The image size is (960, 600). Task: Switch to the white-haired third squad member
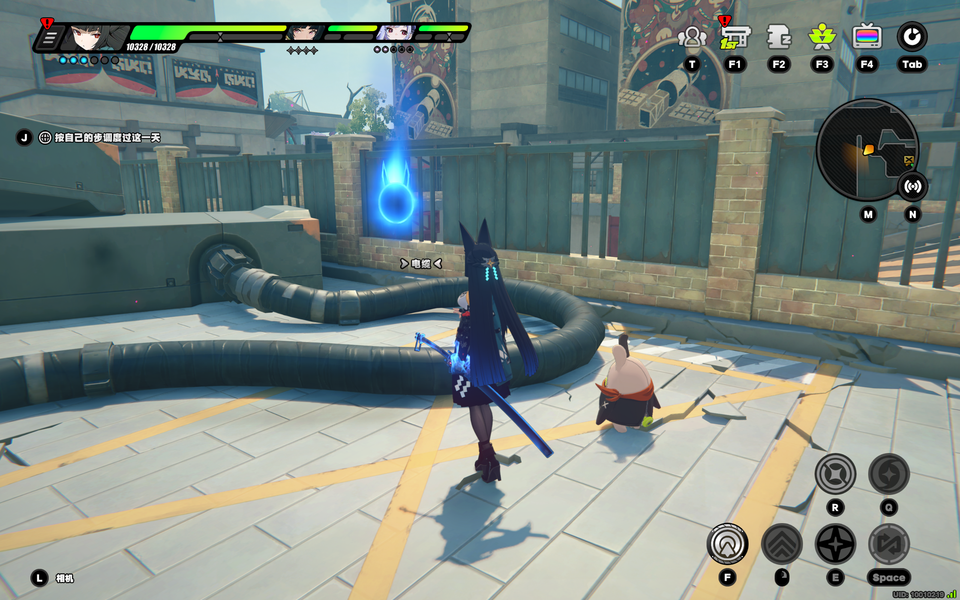[x=393, y=33]
